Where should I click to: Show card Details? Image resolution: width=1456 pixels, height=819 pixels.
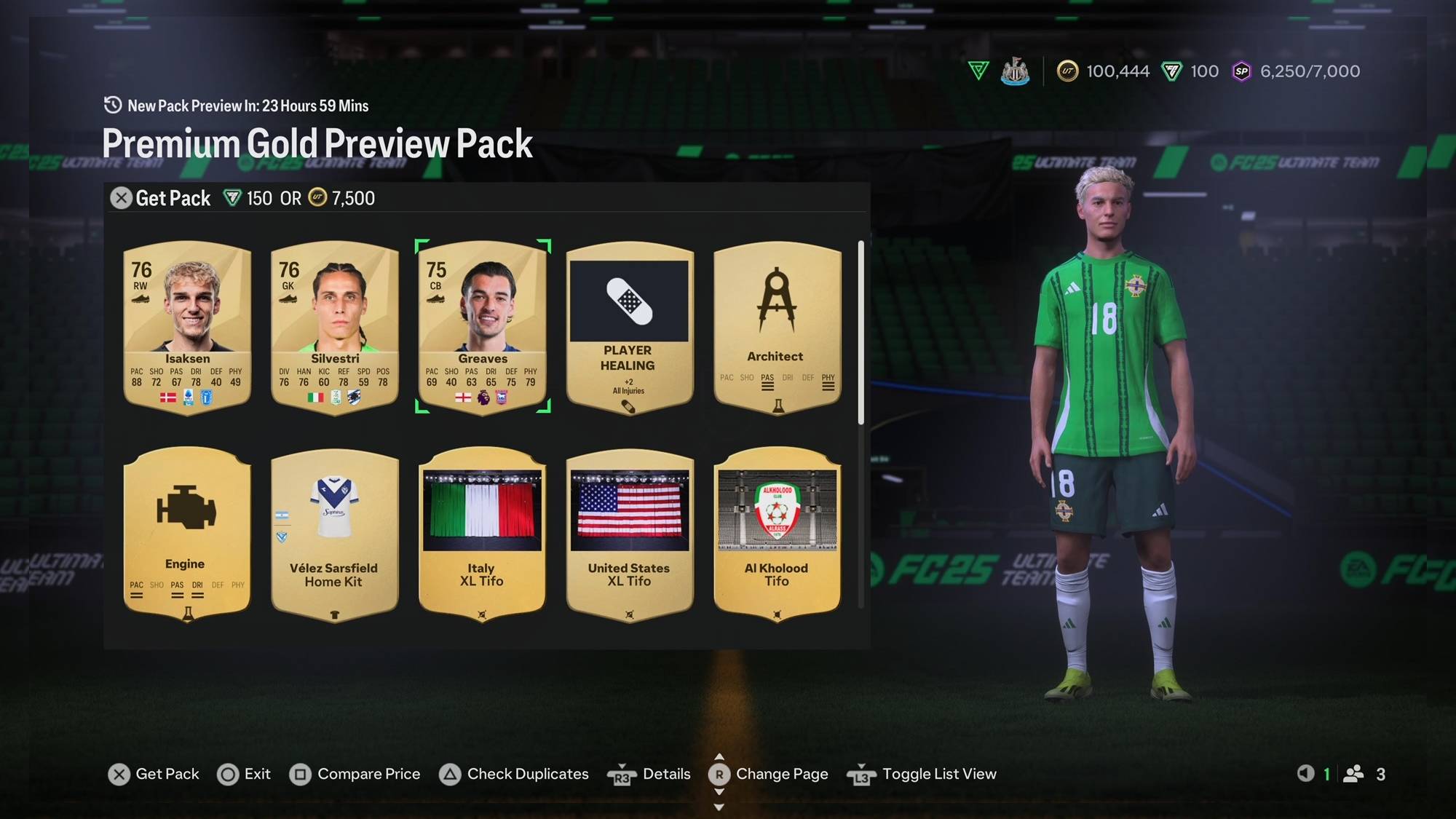pos(649,774)
